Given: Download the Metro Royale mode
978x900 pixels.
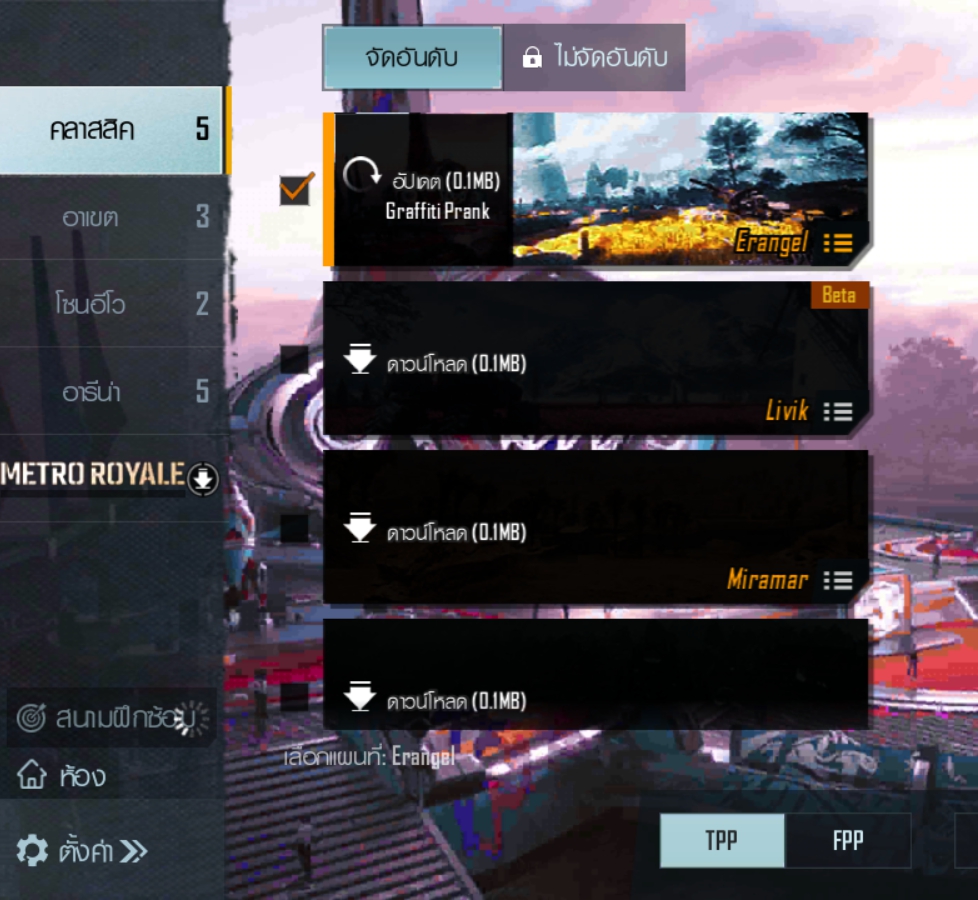Looking at the screenshot, I should tap(204, 477).
